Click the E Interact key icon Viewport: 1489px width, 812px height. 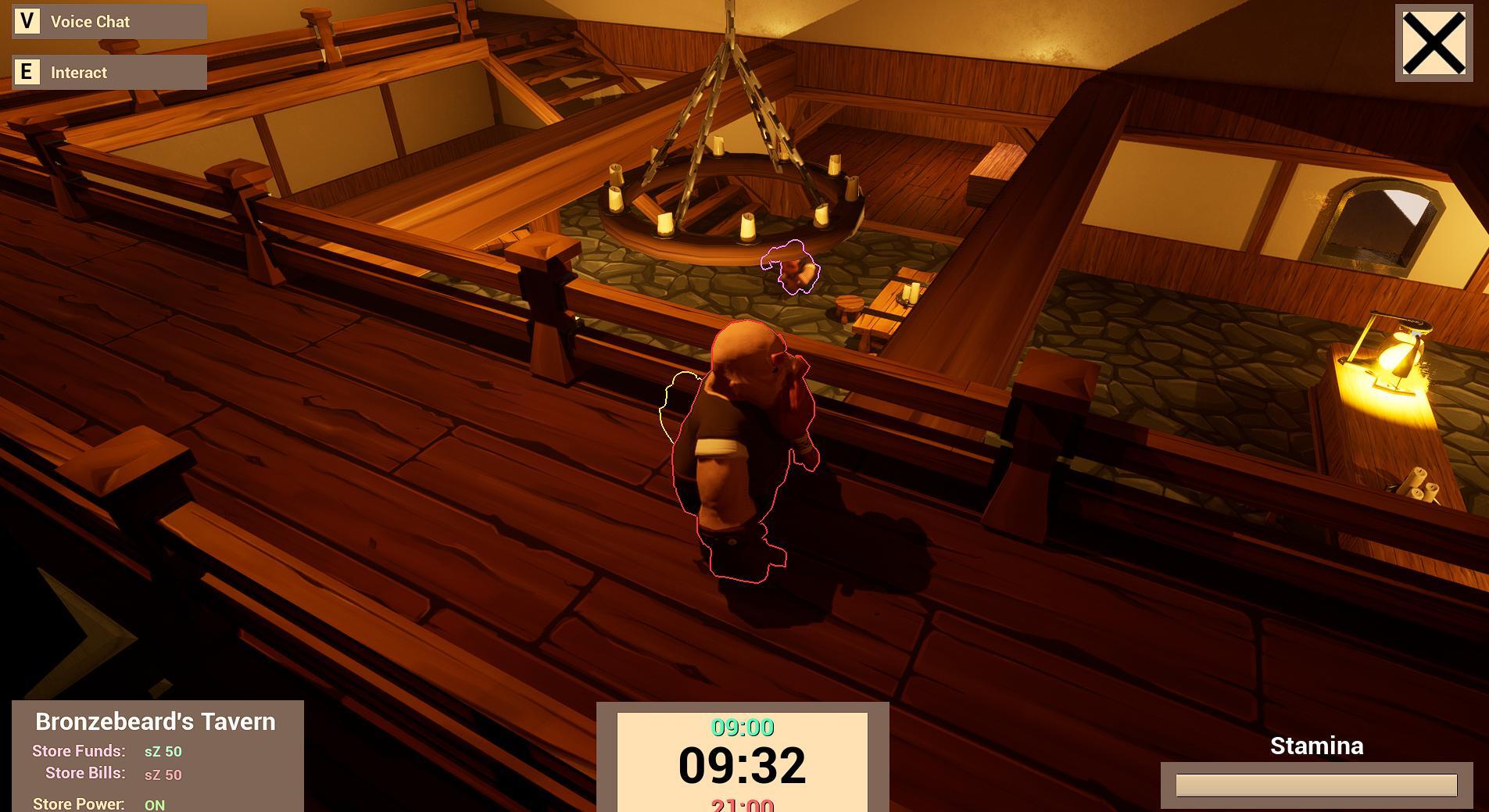click(x=28, y=72)
